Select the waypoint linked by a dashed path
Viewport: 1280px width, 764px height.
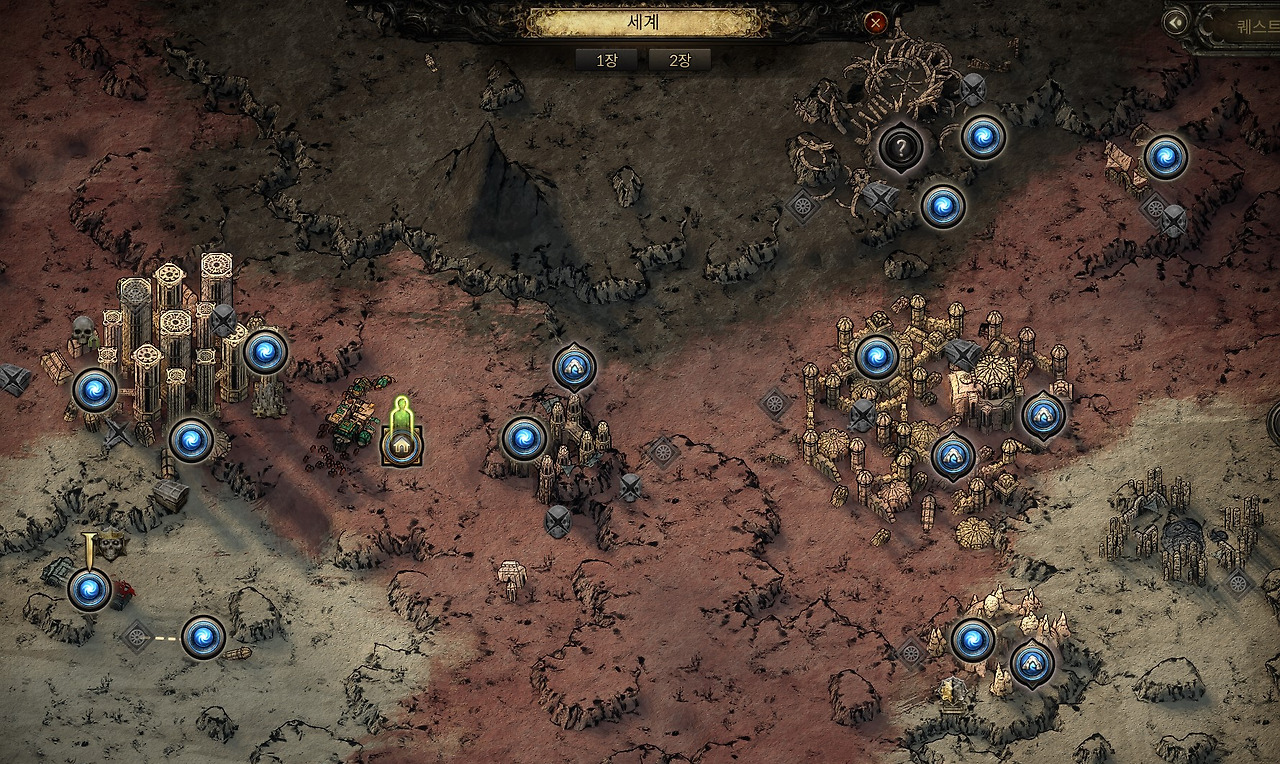tap(203, 636)
